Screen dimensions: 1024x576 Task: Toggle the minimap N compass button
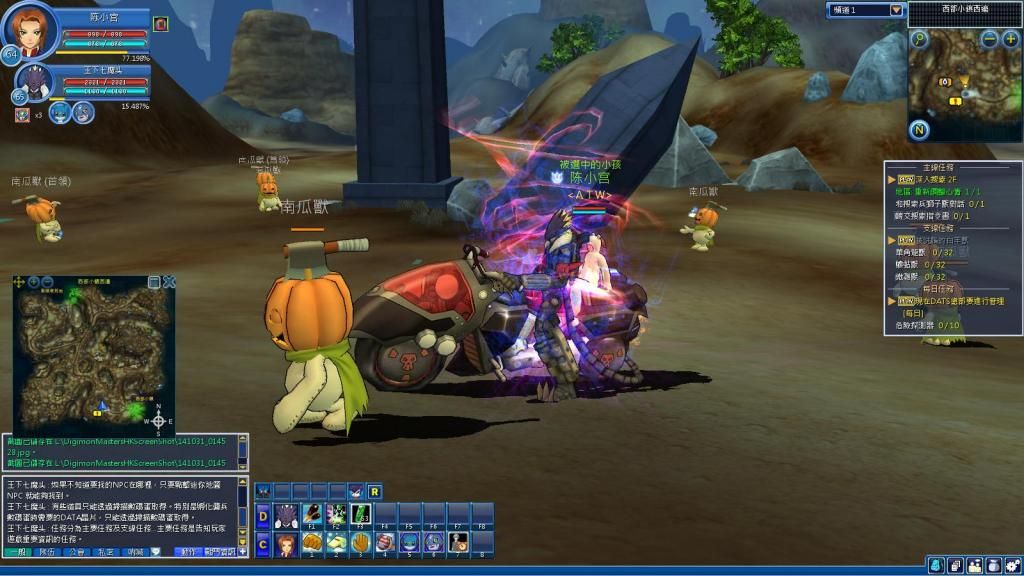coord(920,130)
